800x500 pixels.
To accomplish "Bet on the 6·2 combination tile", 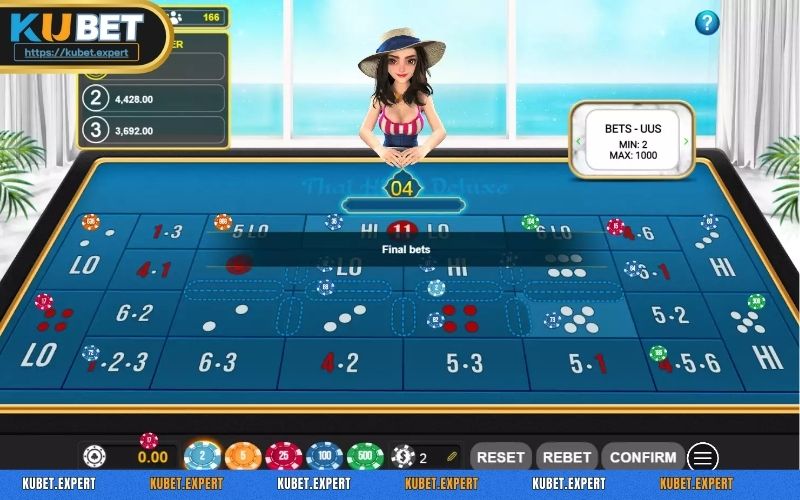I will 134,313.
